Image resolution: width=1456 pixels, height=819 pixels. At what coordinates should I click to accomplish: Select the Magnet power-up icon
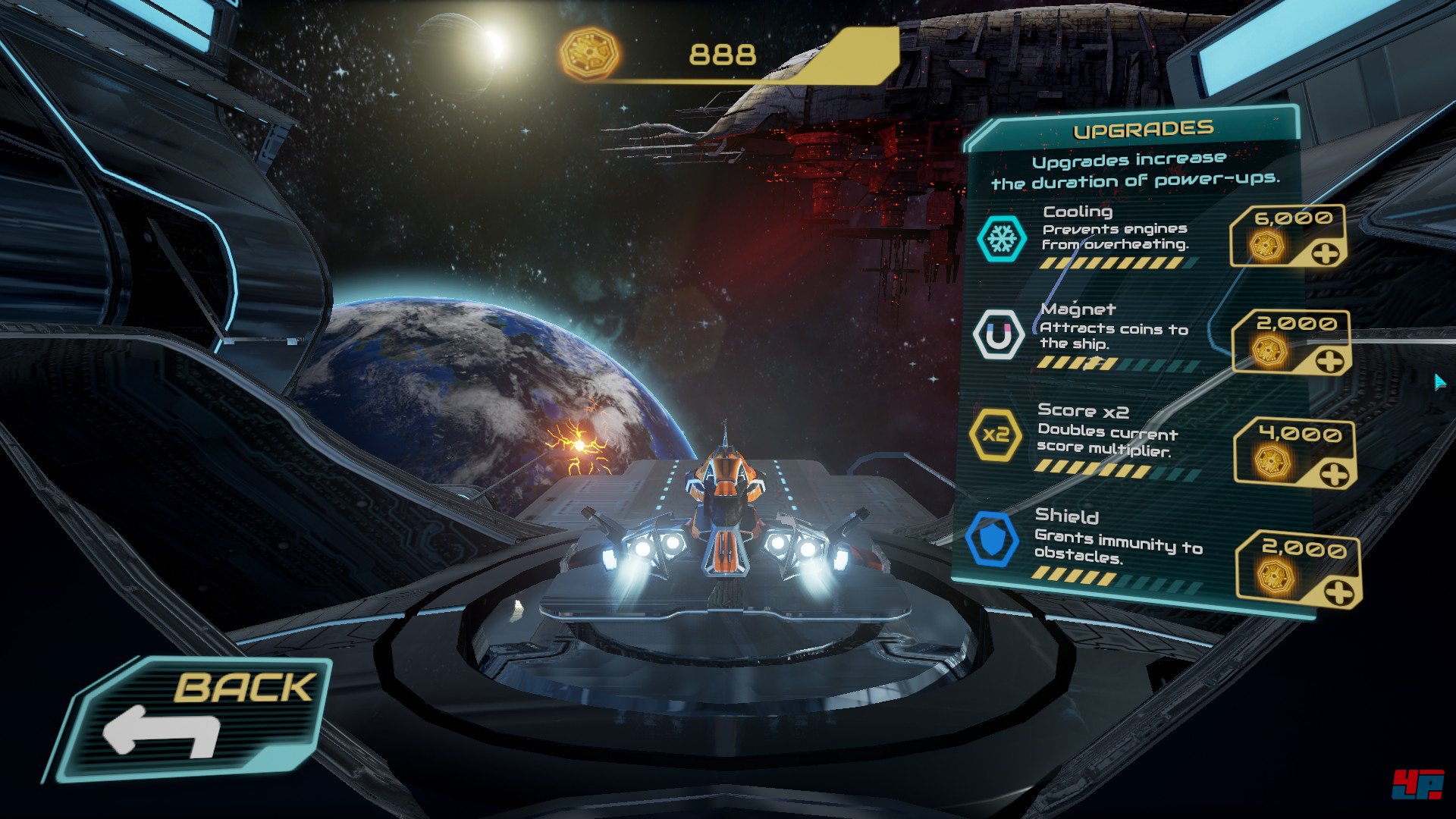click(x=998, y=334)
